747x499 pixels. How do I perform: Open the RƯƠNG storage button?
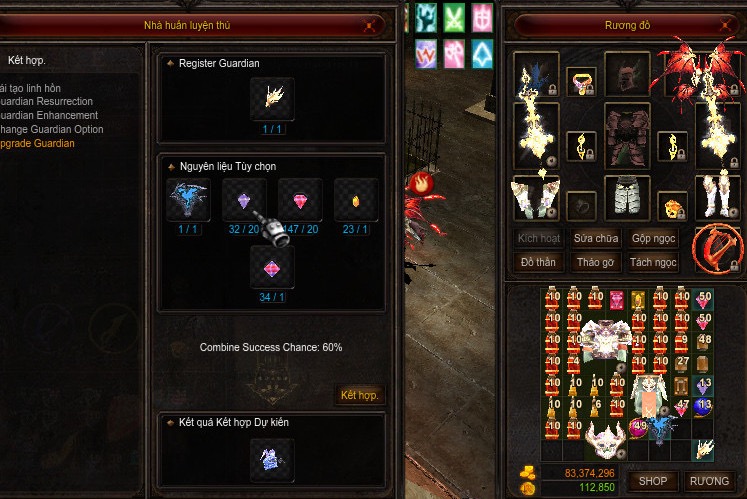(710, 481)
